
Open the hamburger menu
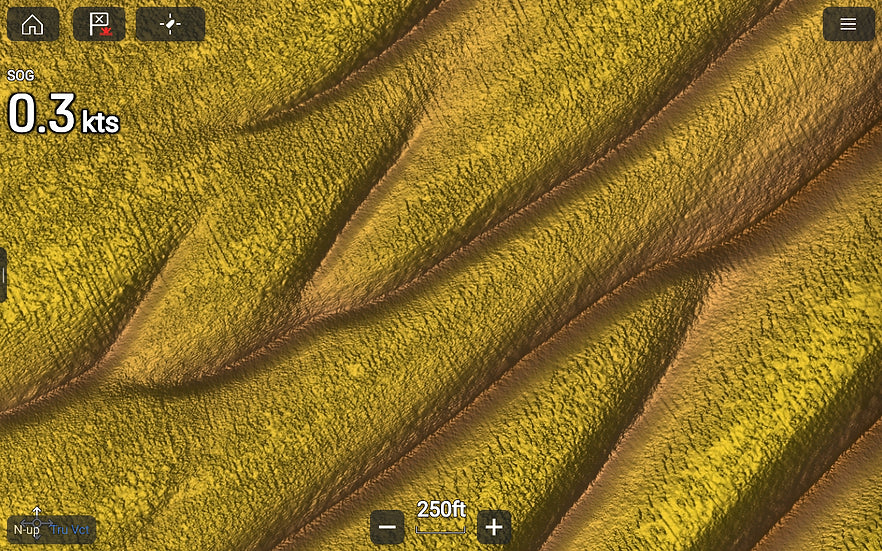click(x=848, y=25)
